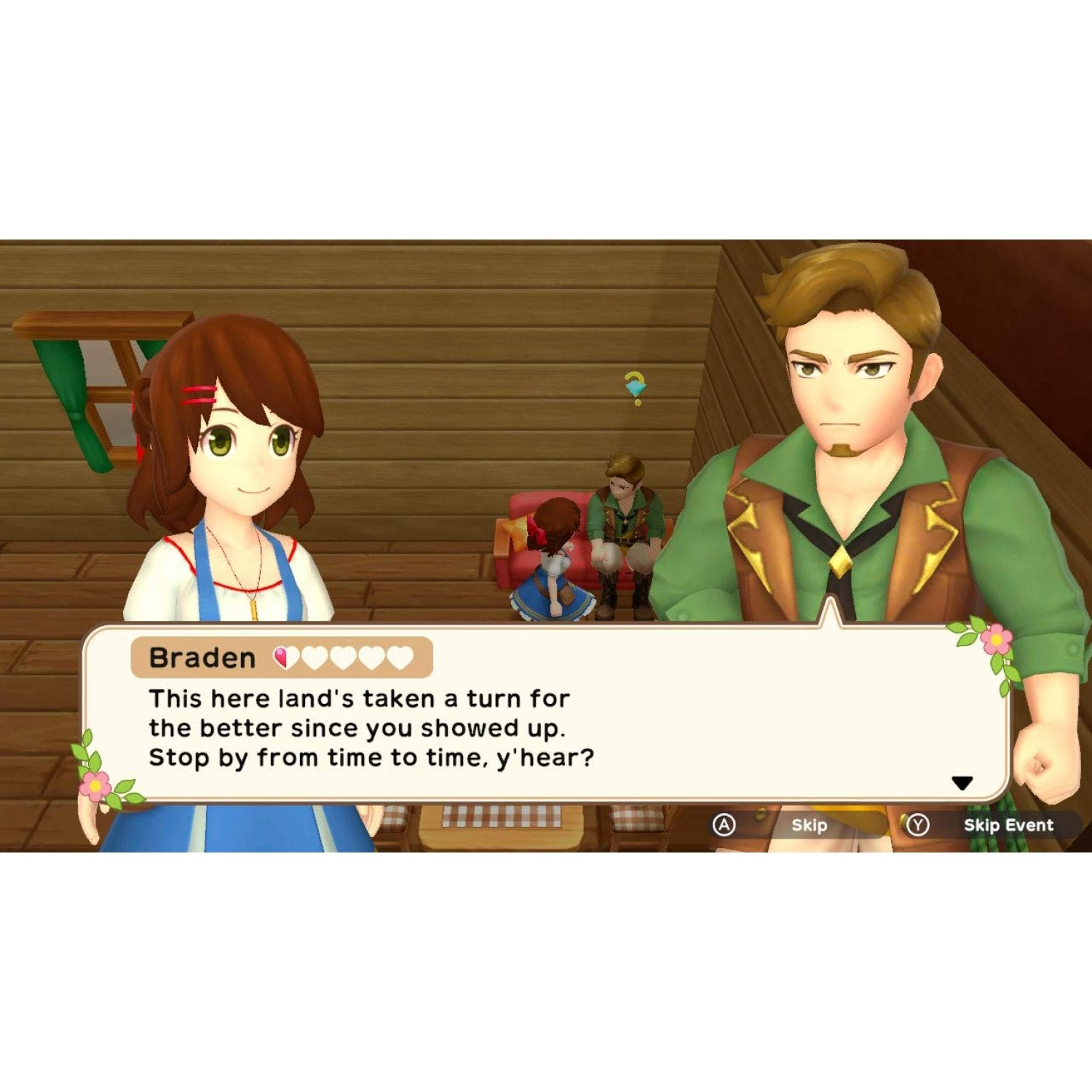
Task: Click the A button circle icon
Action: pos(724,825)
